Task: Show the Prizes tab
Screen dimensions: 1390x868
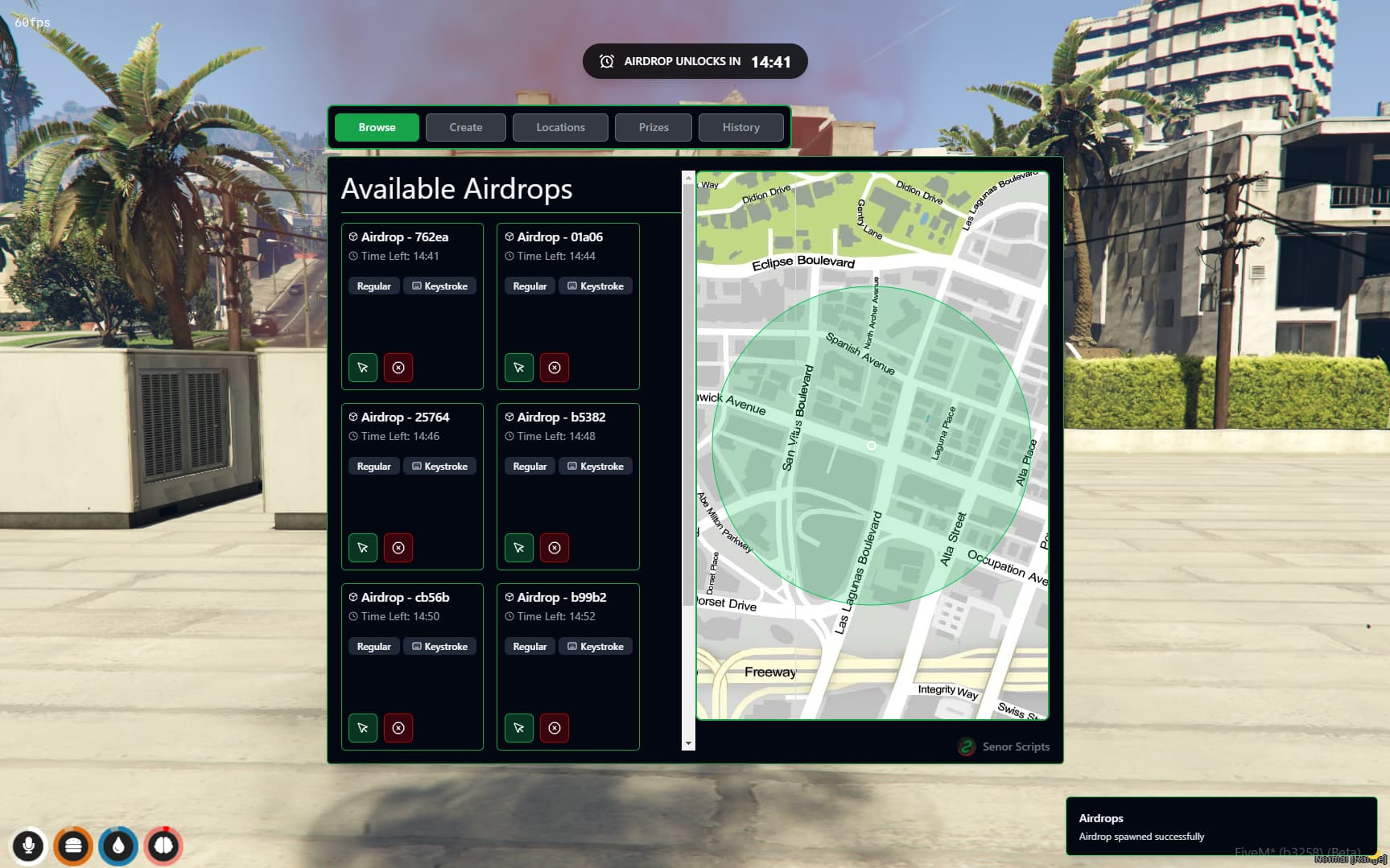Action: point(653,127)
